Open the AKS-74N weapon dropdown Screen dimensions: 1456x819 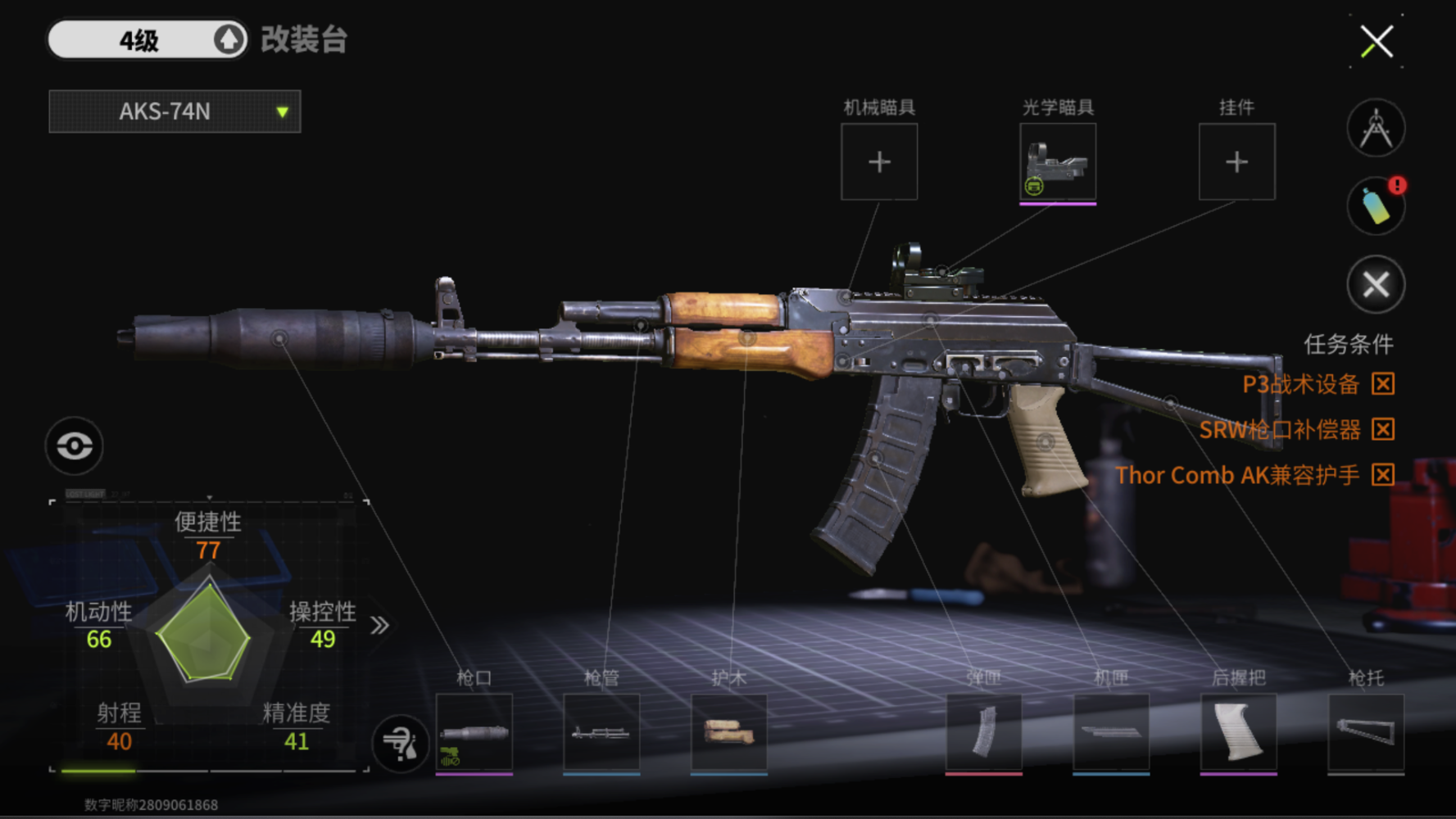175,111
